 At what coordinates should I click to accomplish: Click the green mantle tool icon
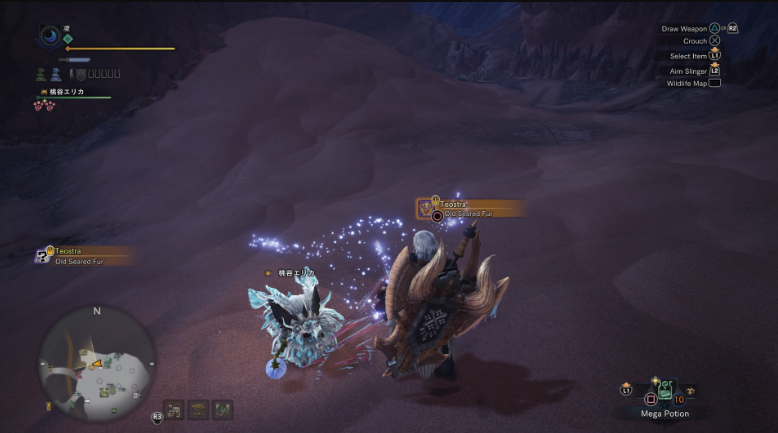click(41, 74)
